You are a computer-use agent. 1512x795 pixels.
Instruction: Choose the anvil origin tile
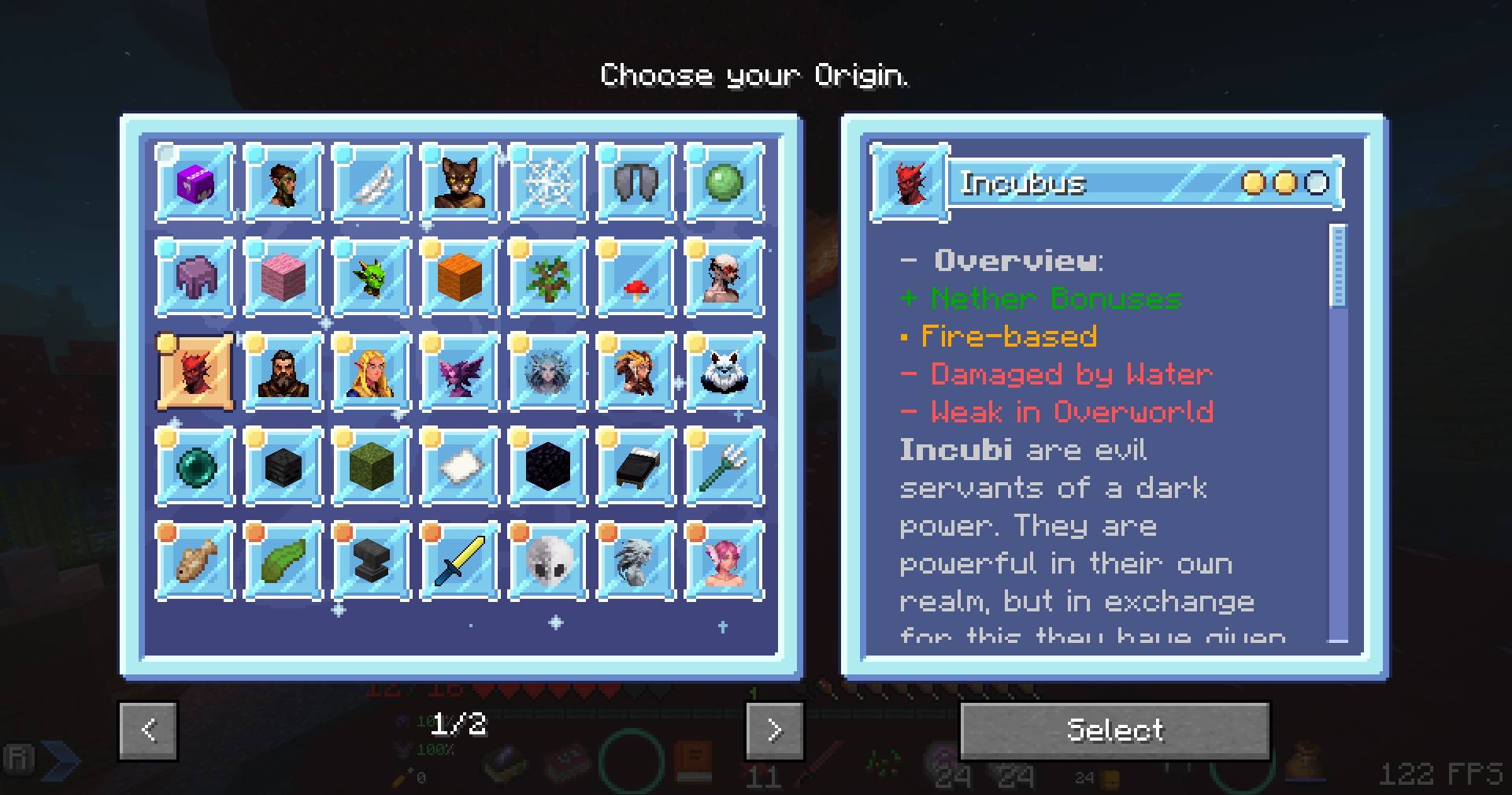(x=371, y=561)
